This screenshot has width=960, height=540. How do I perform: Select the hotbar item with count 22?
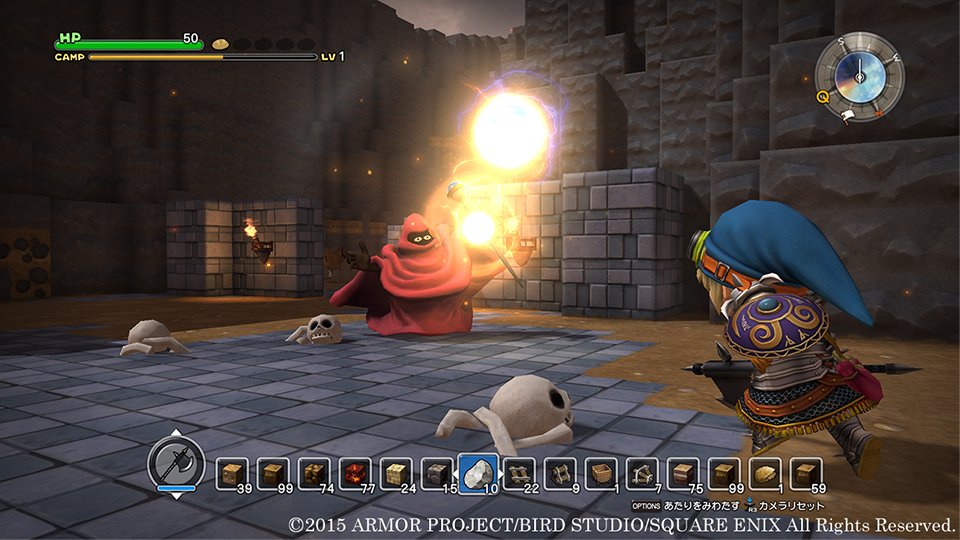coord(520,473)
